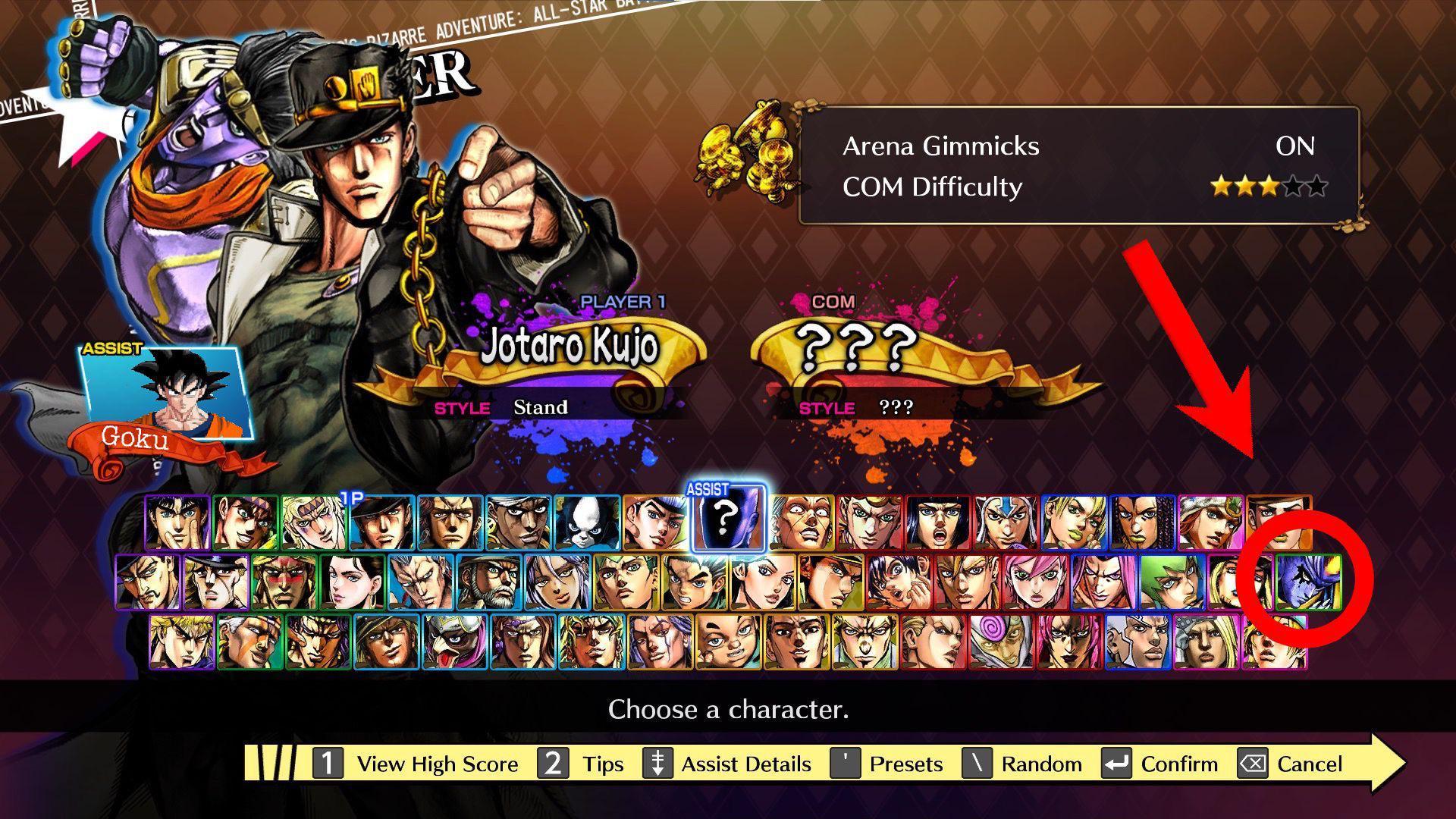Screen dimensions: 1456x819
Task: Click the backslash Random key icon
Action: (x=978, y=764)
